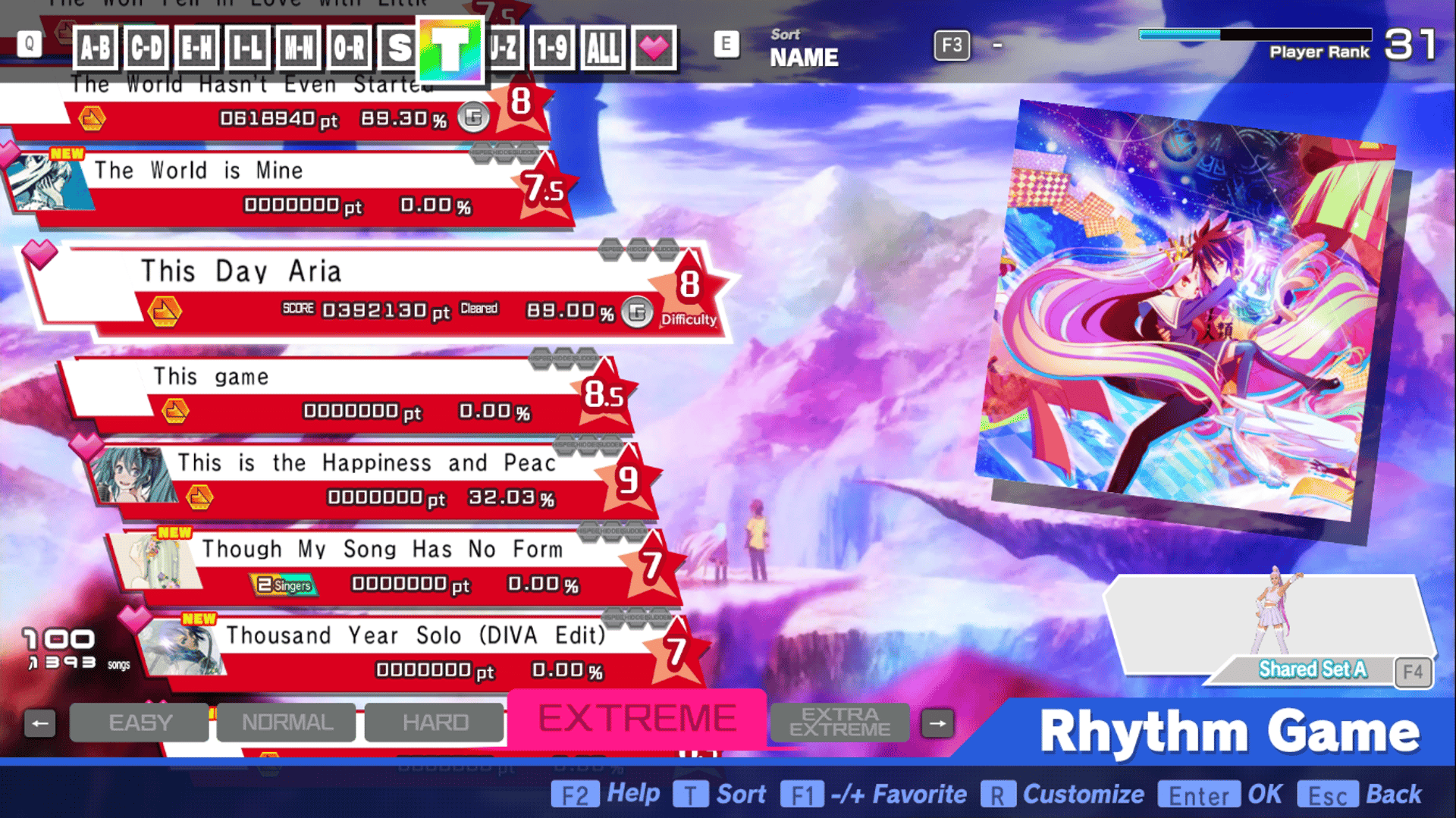Click the E shortcut icon beside Sort

[726, 44]
